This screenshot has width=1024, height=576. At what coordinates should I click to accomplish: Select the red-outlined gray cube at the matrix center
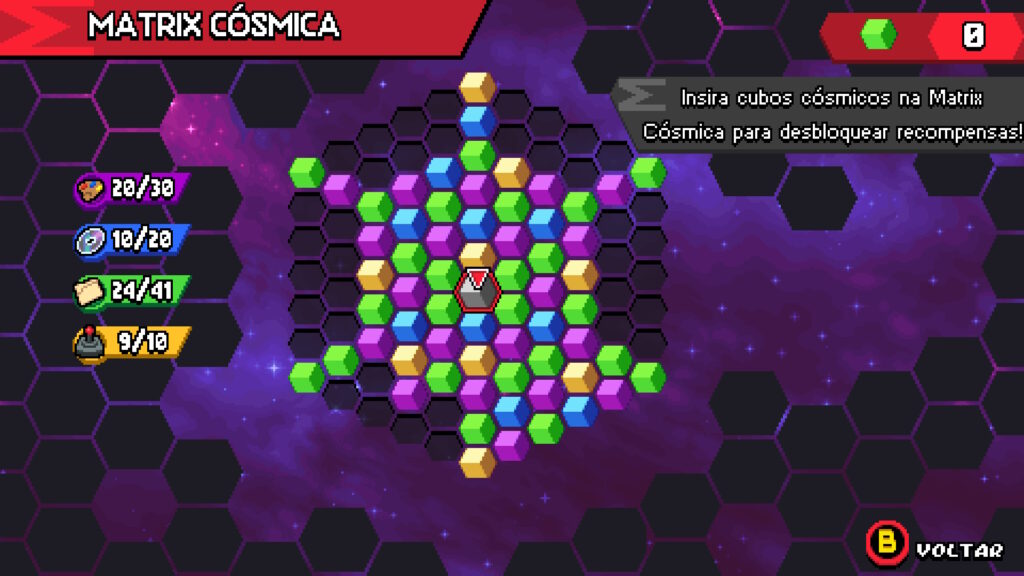(x=477, y=290)
